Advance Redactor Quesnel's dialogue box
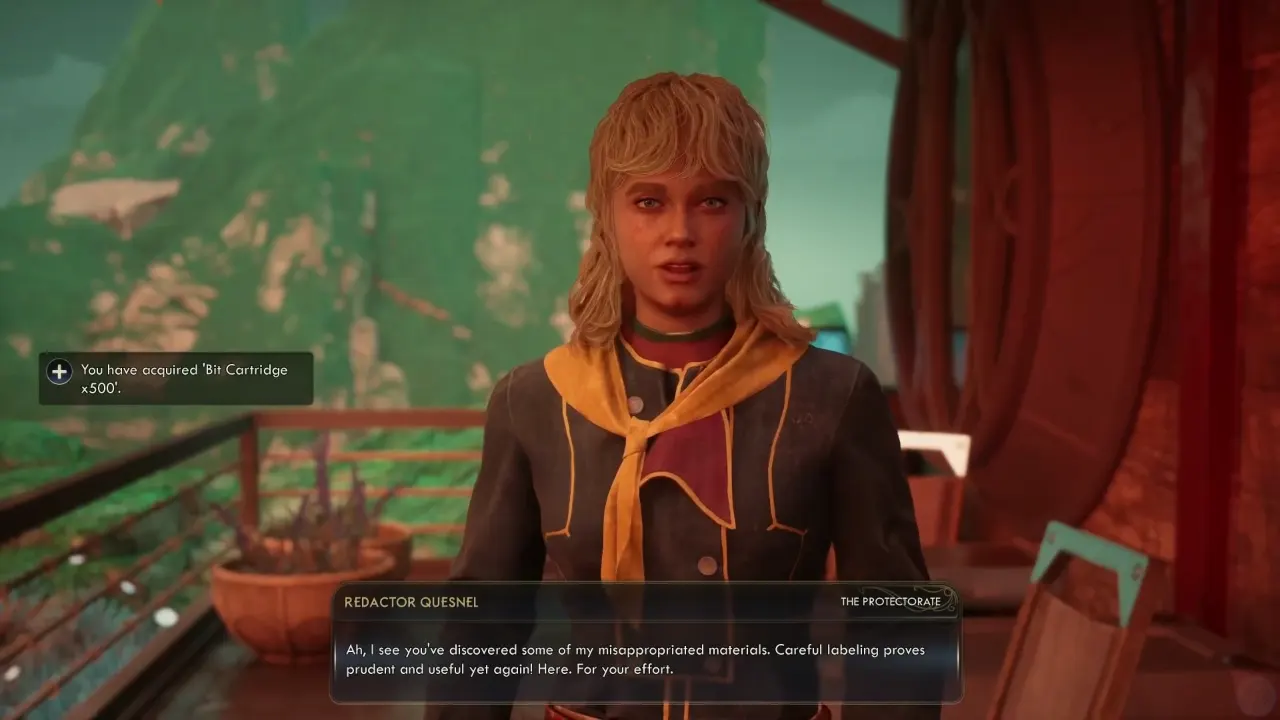The image size is (1280, 720). (645, 659)
